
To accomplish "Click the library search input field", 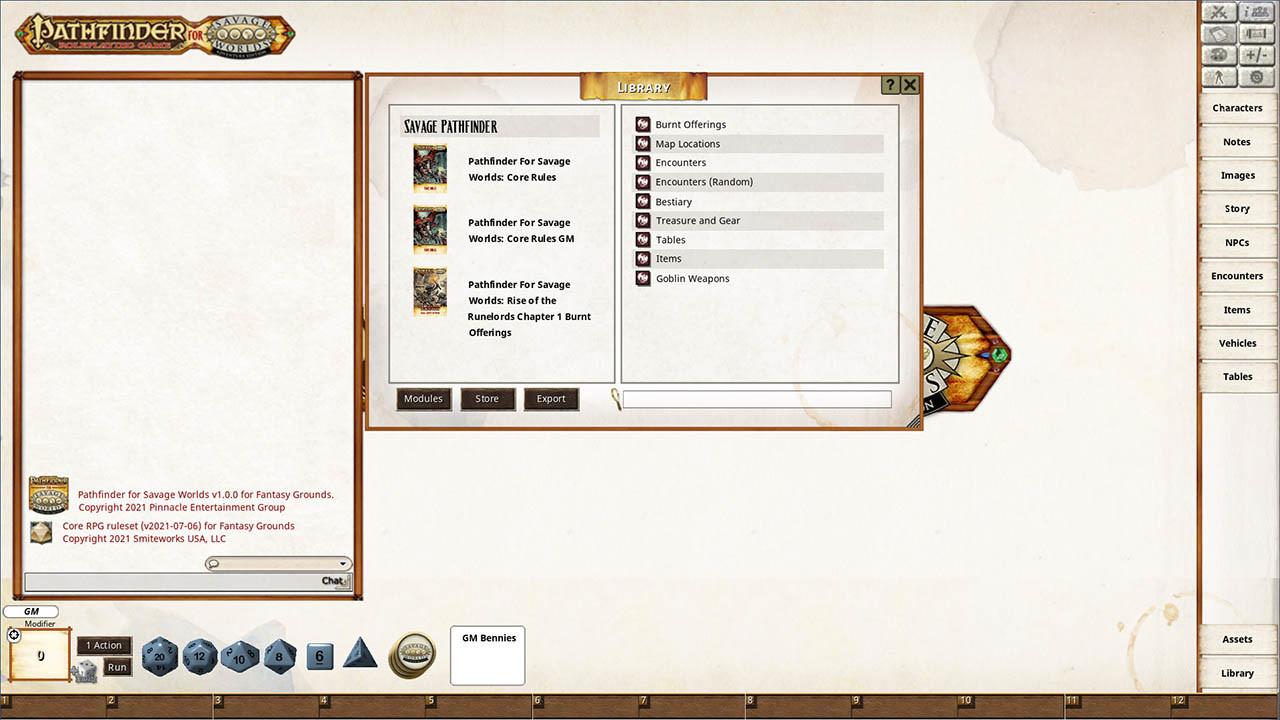I will pos(757,399).
